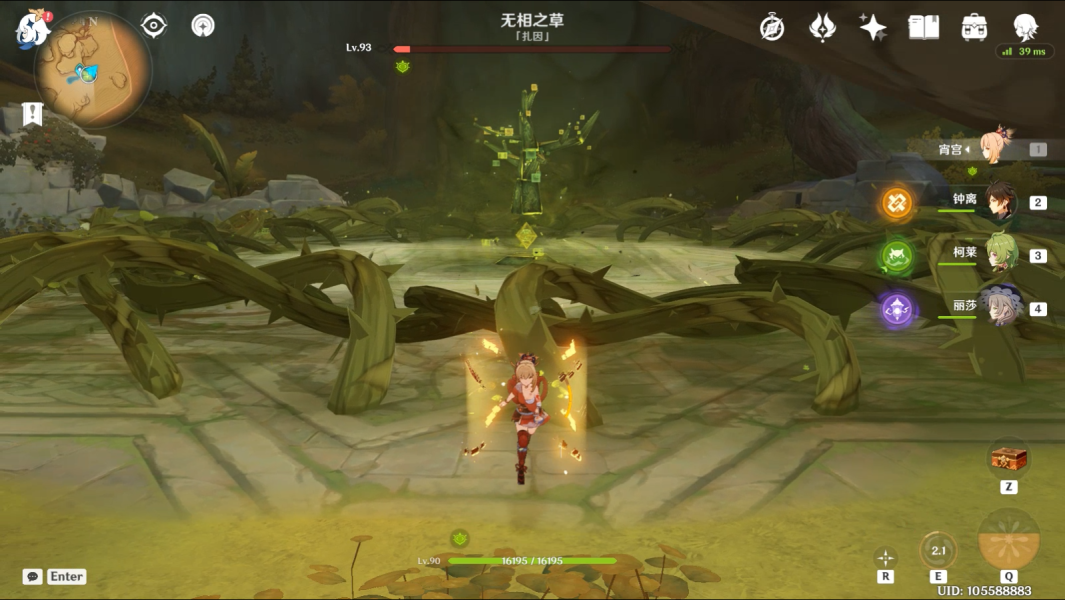
Task: Open the Paimon menu icon
Action: (32, 29)
